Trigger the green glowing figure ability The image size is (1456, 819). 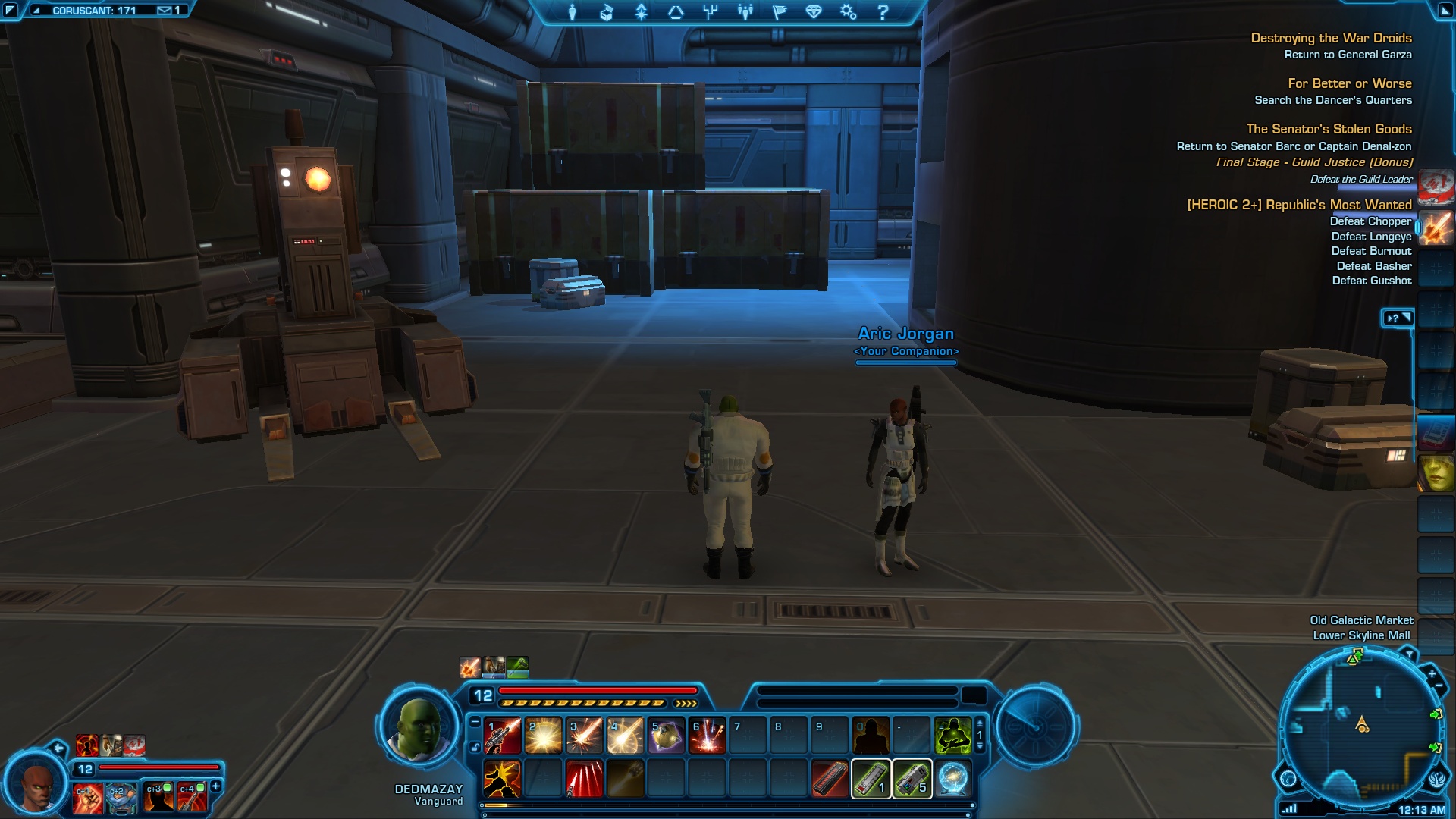point(952,736)
